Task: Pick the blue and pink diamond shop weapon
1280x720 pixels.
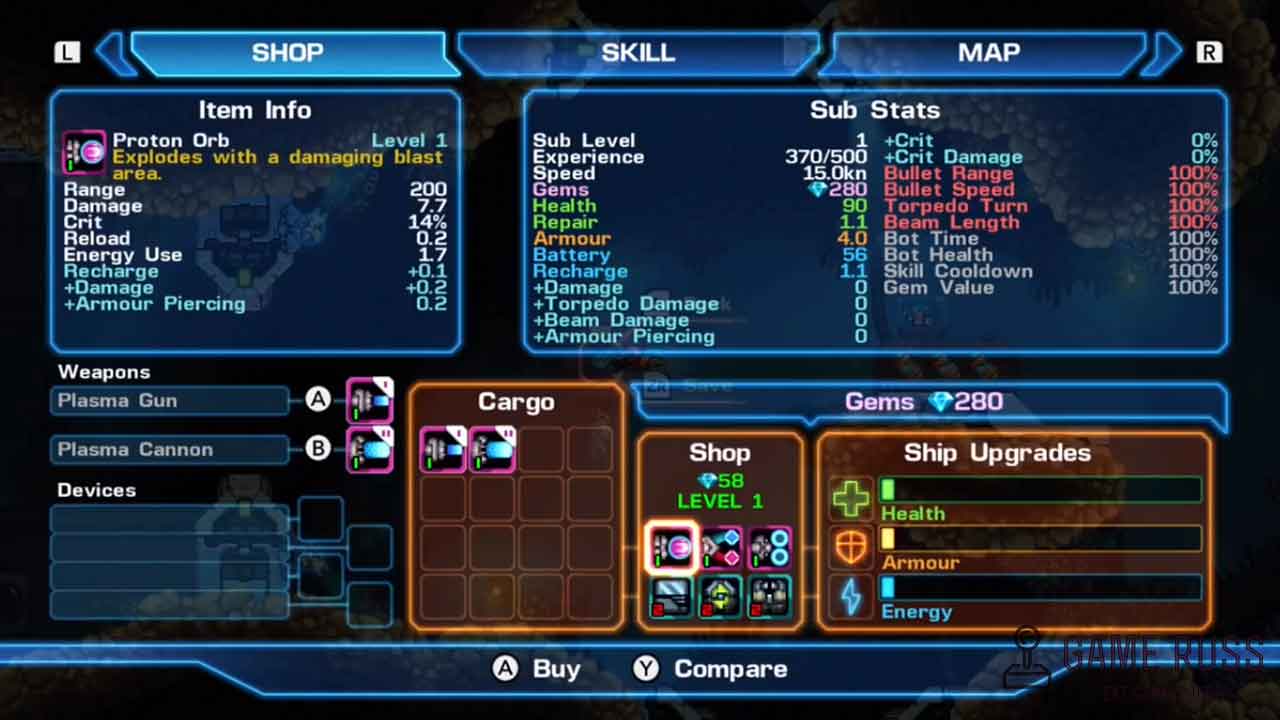Action: [721, 547]
